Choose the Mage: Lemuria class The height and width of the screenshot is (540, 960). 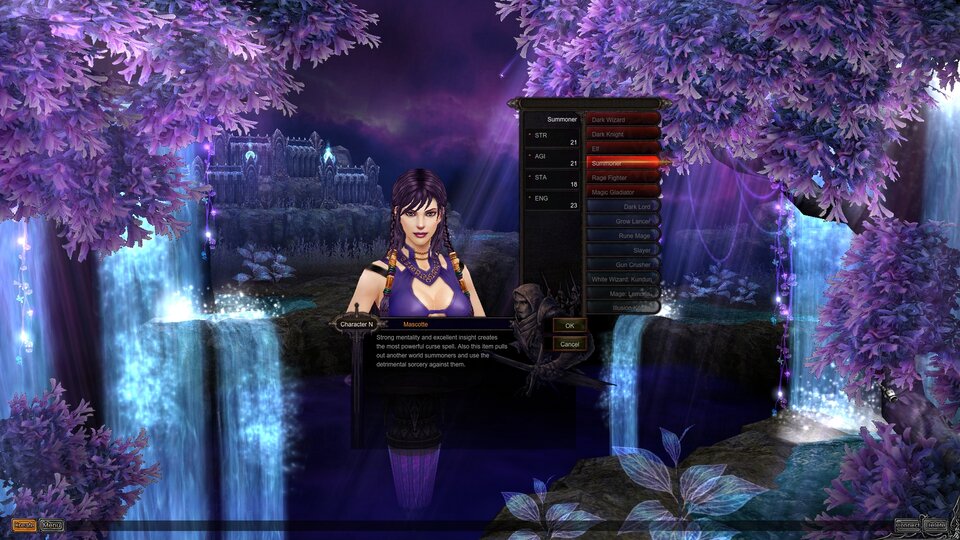coord(622,293)
